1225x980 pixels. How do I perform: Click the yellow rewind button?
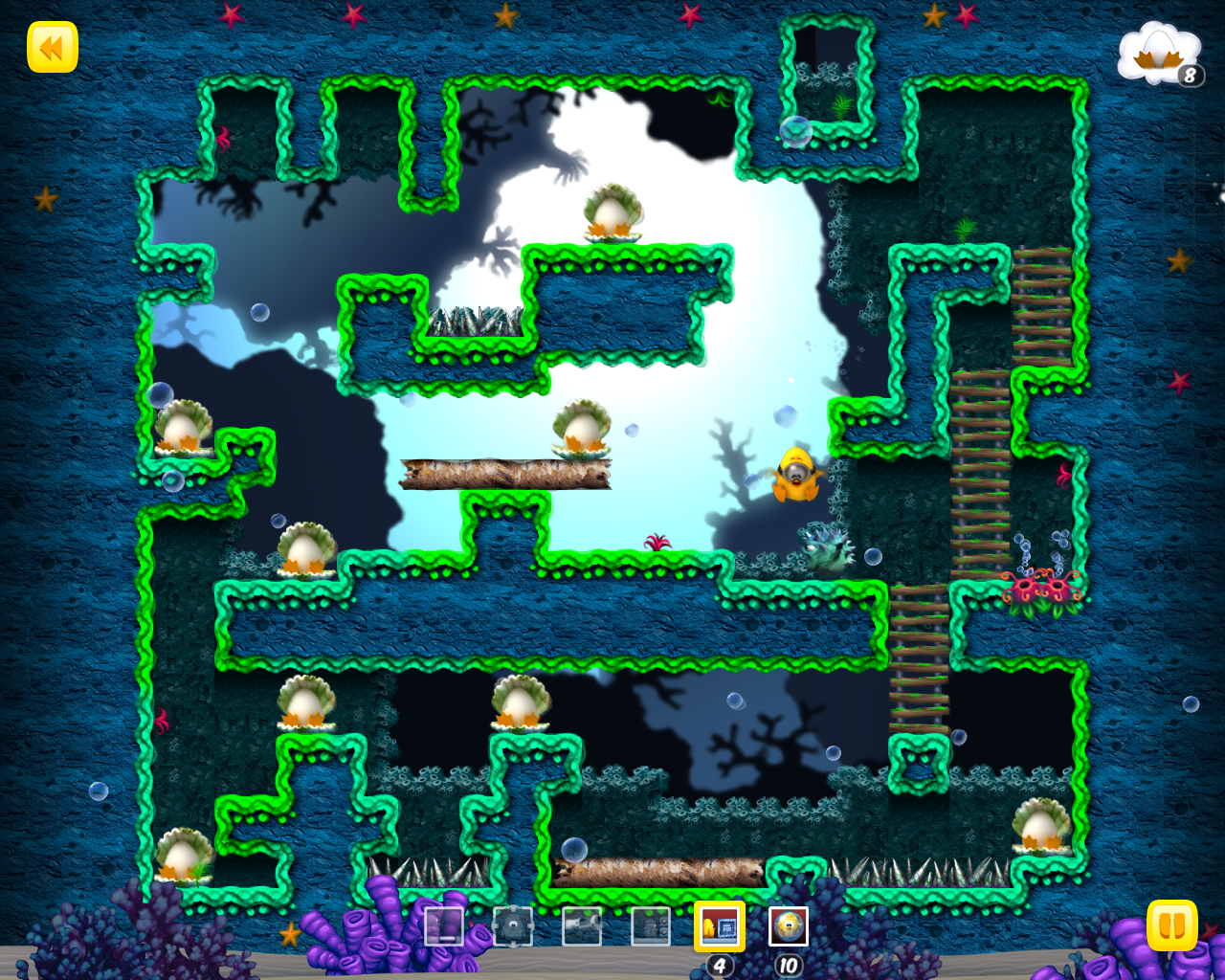point(52,47)
